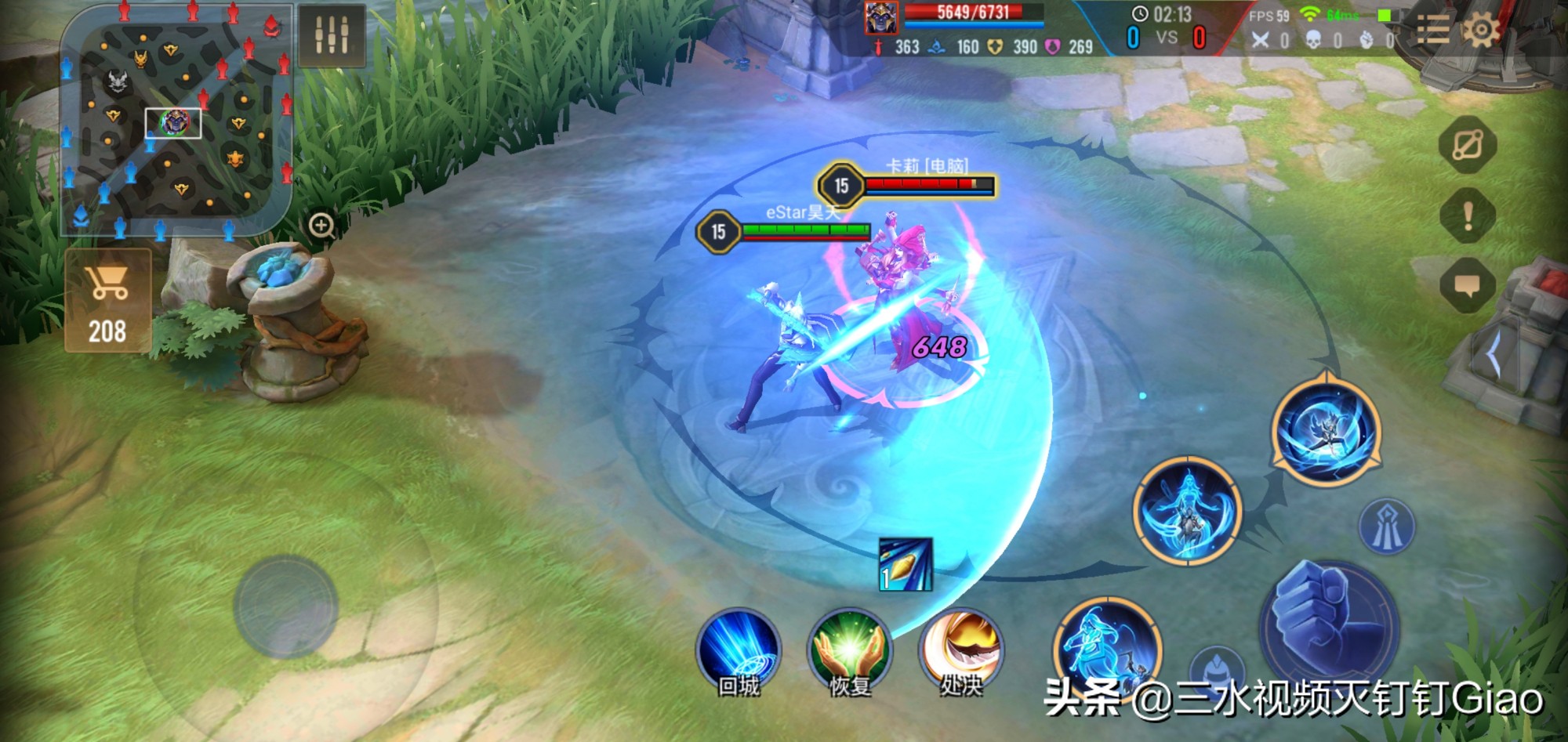Screen dimensions: 1568x742
Task: Toggle the diagonal camera view button
Action: tap(1468, 145)
